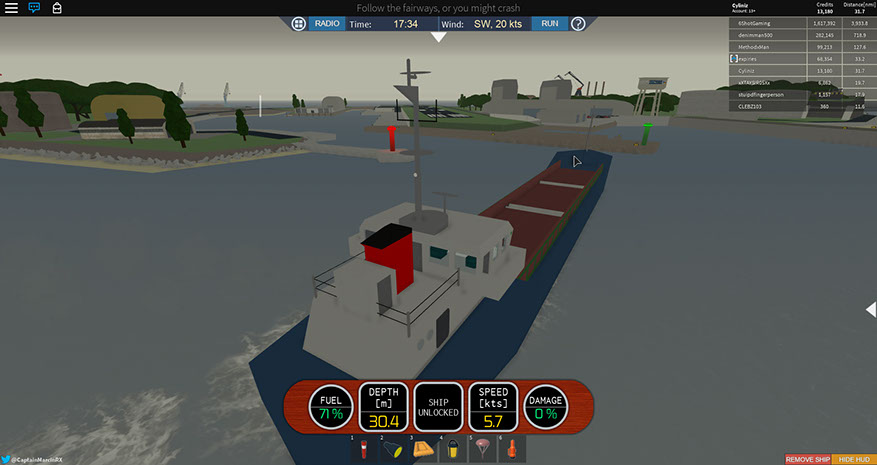This screenshot has height=465, width=877.
Task: Equip the parachute in slot 5
Action: coord(483,448)
